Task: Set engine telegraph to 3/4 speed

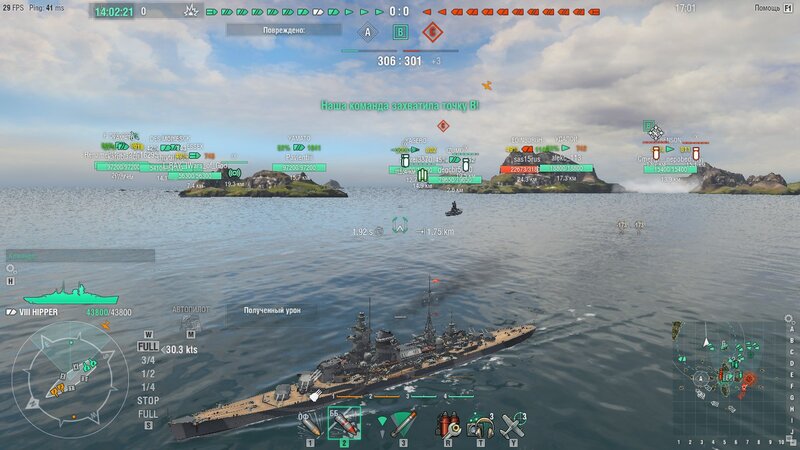Action: [148, 360]
